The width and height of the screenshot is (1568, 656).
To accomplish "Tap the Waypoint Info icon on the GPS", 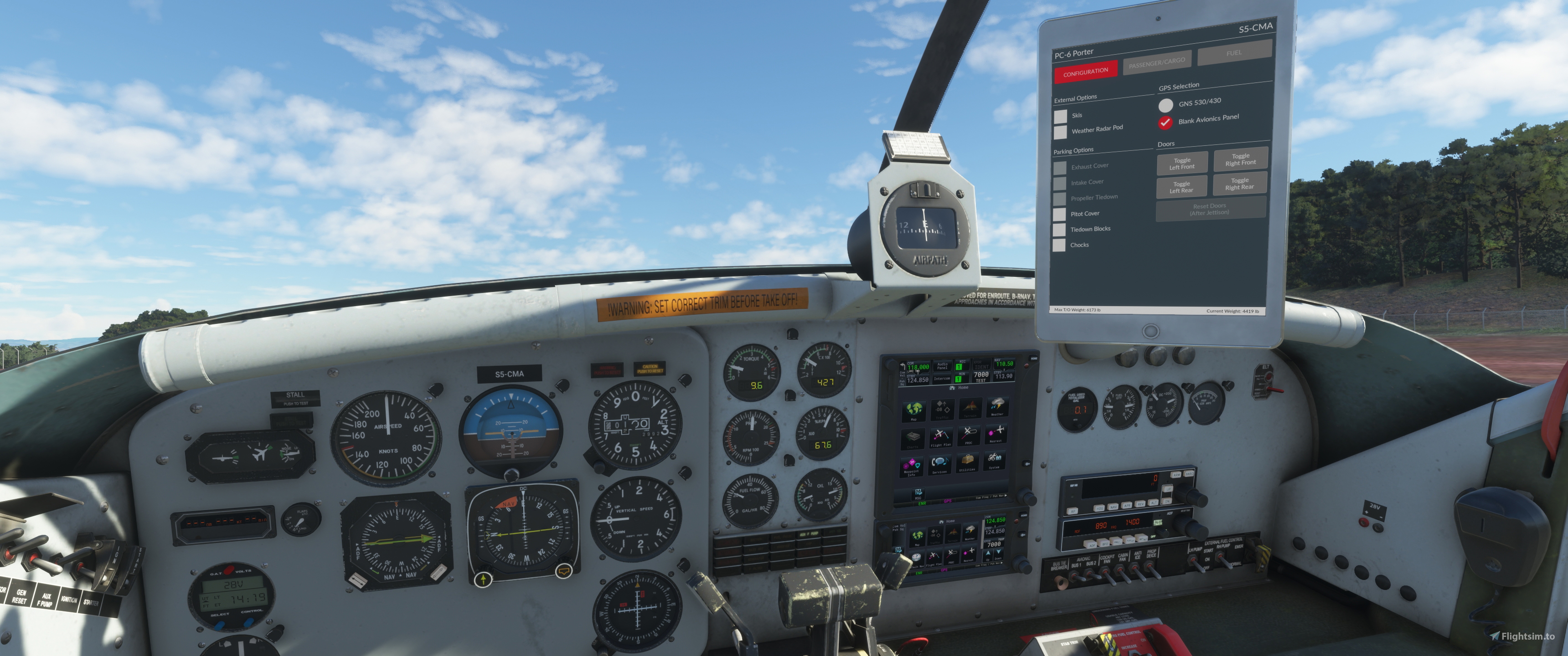I will click(x=911, y=466).
